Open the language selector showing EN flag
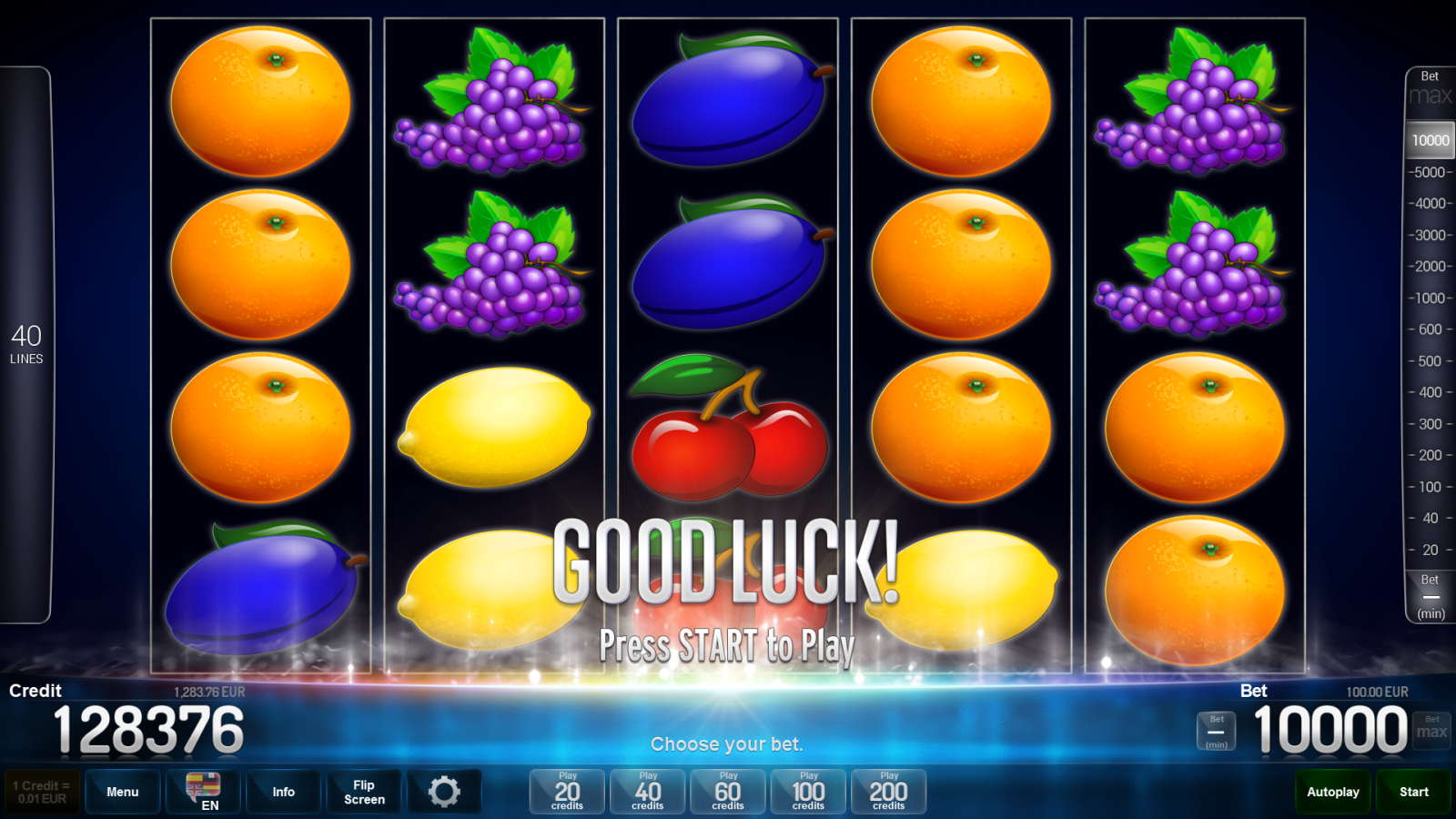The image size is (1456, 819). [x=202, y=792]
